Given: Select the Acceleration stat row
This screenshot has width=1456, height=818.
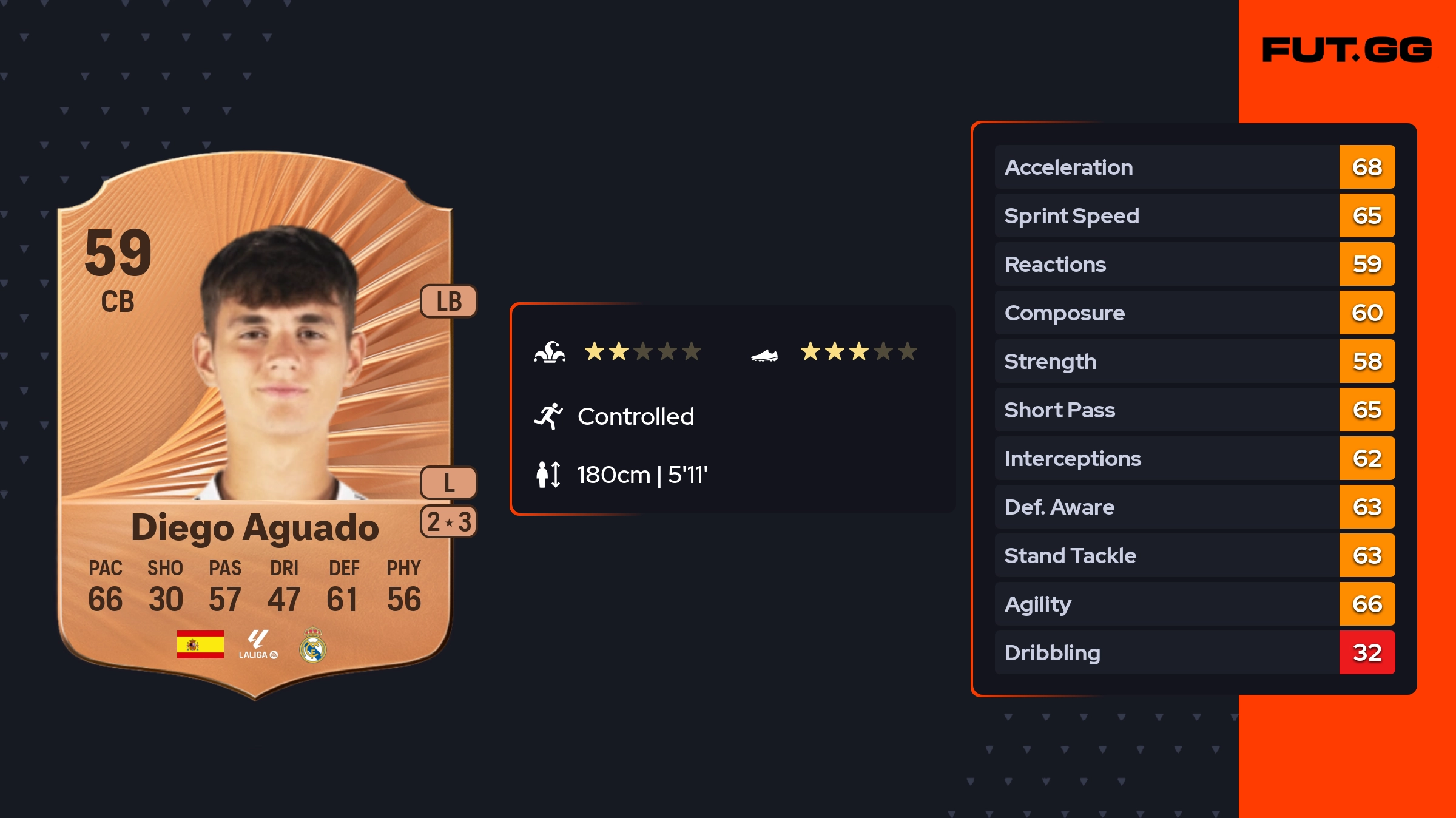Looking at the screenshot, I should pos(1194,167).
